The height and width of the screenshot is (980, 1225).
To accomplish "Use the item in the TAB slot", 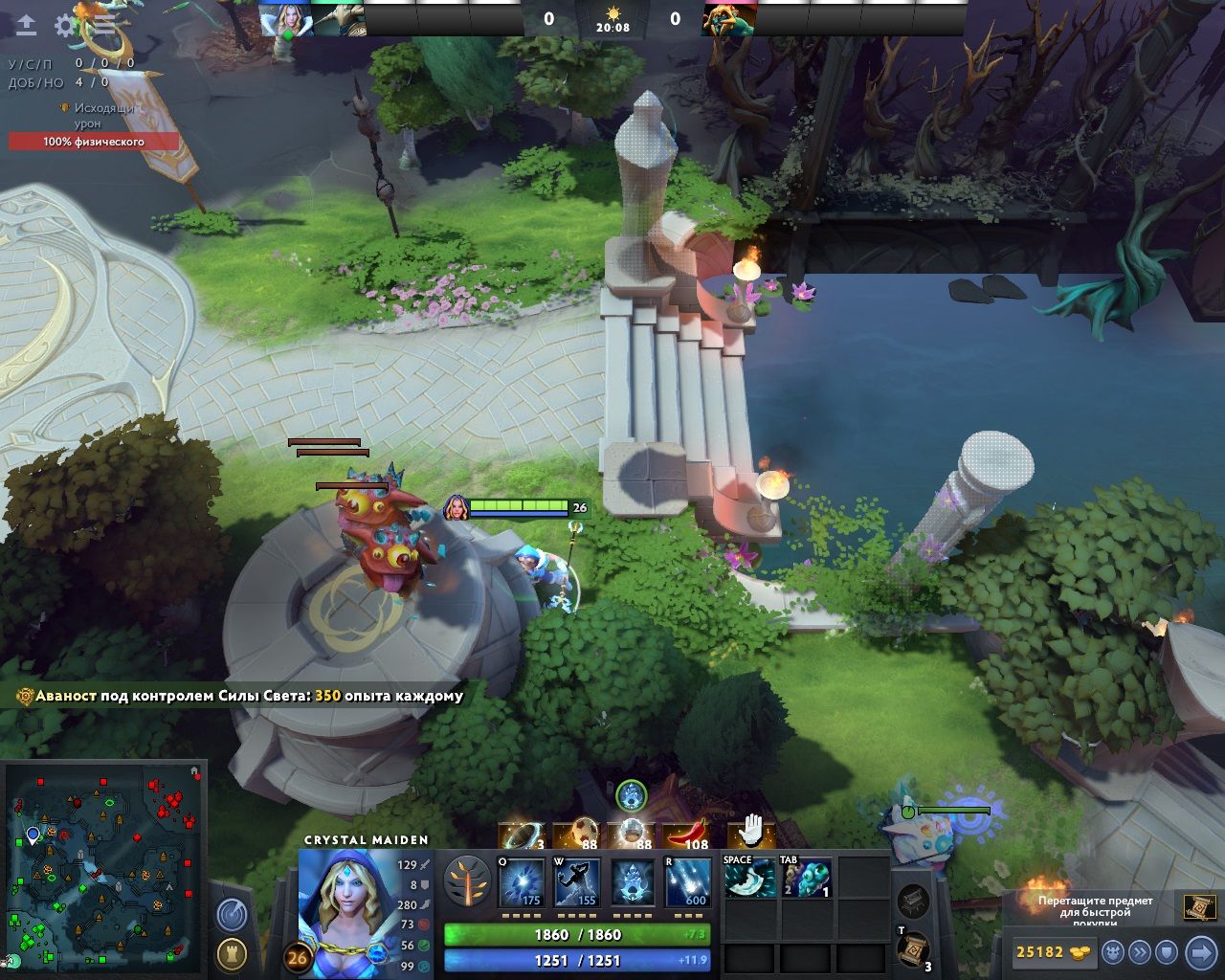I will (806, 878).
